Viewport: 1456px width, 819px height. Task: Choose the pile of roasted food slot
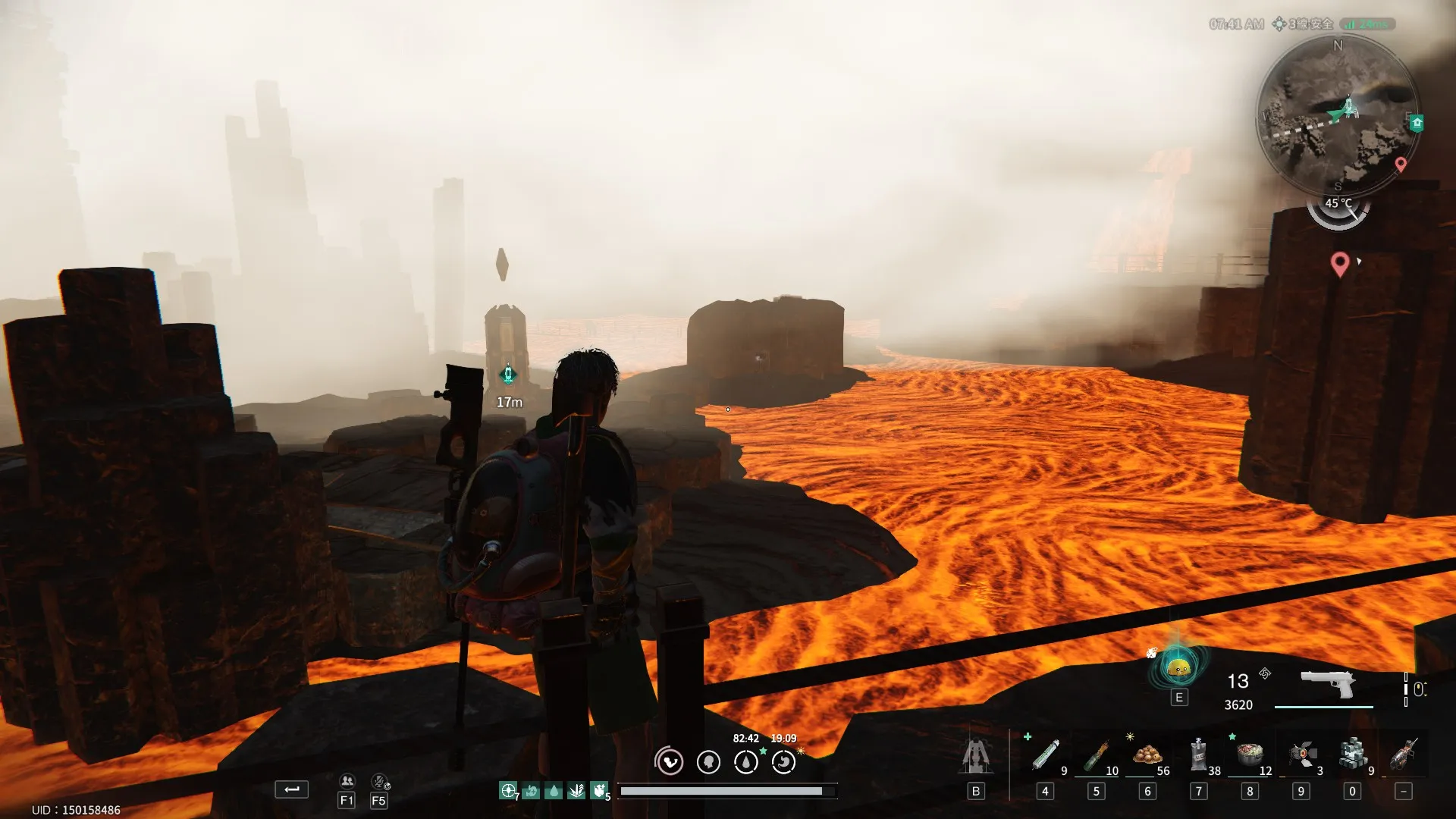click(x=1147, y=755)
